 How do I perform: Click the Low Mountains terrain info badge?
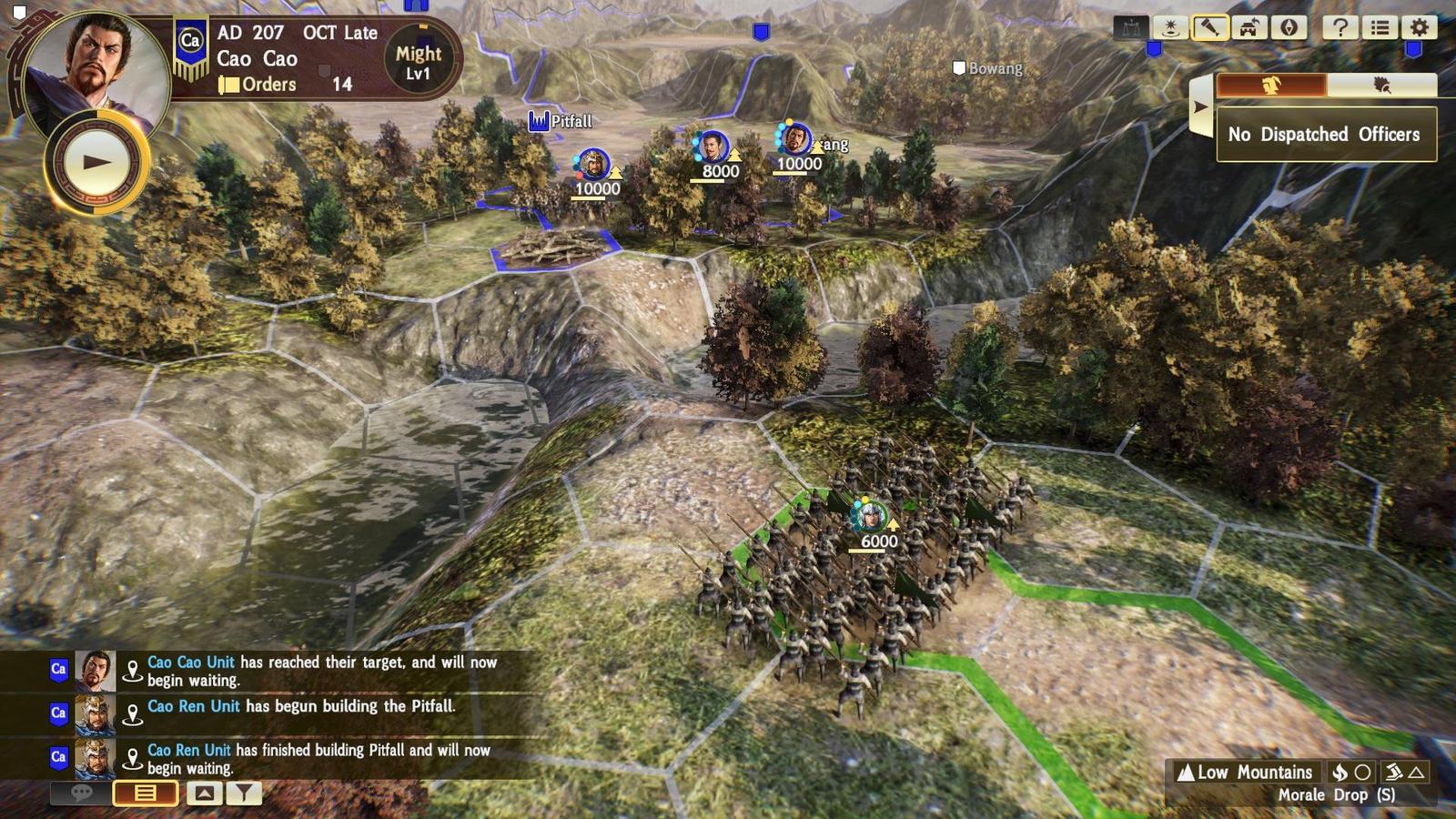(1247, 772)
